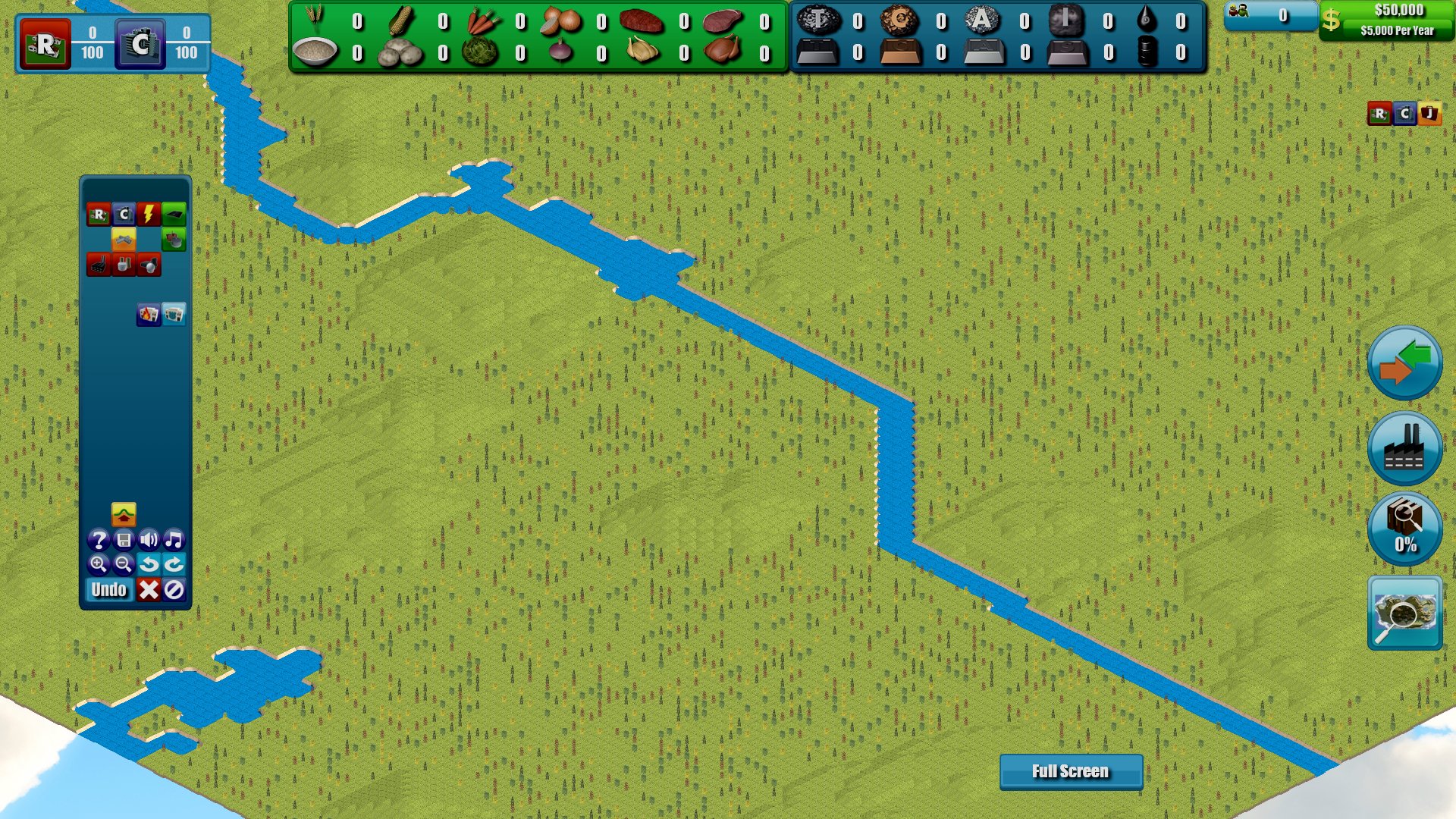Select the terrain raise tool

pyautogui.click(x=124, y=513)
